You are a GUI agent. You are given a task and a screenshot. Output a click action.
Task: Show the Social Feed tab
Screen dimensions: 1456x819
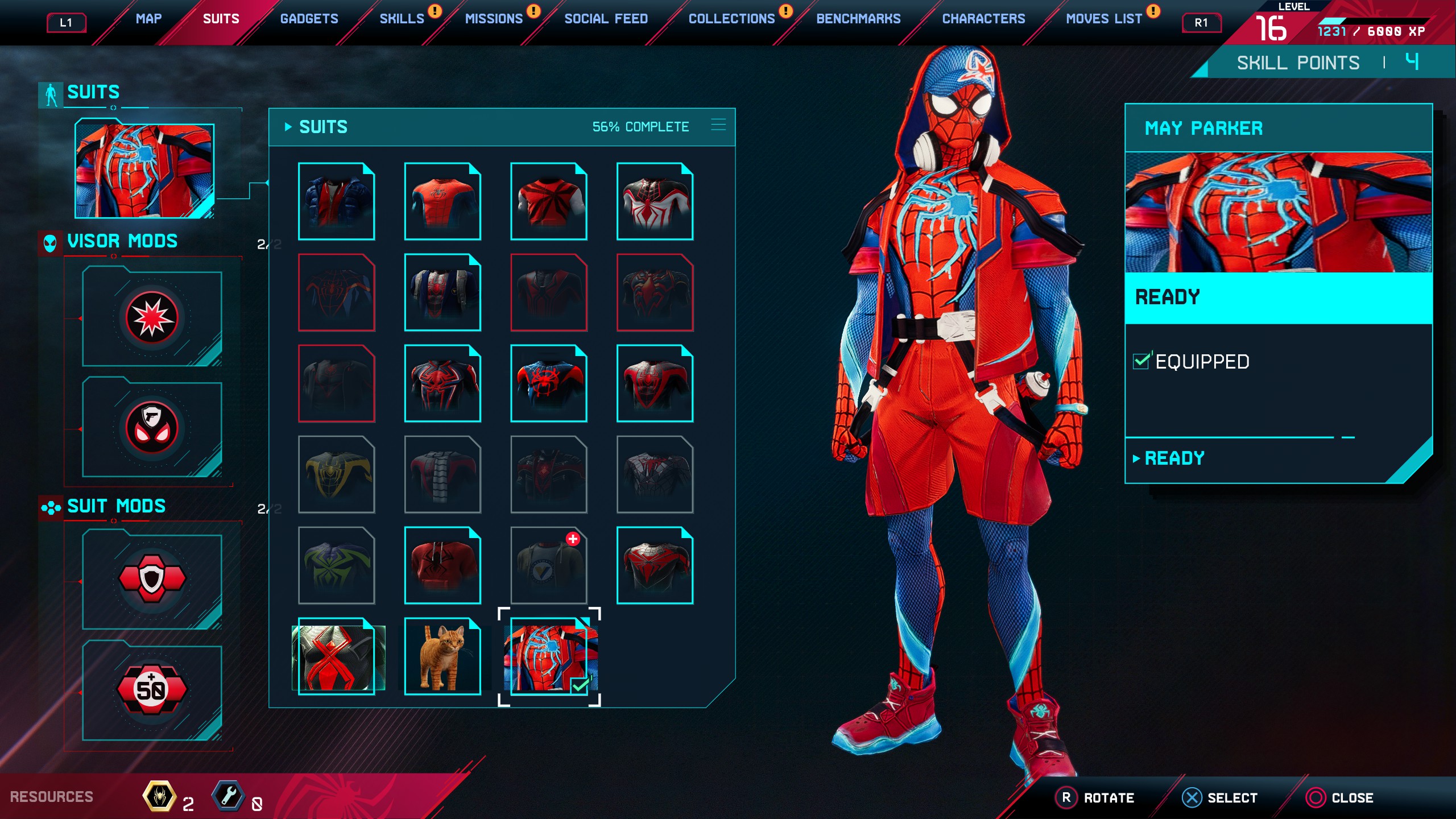click(x=606, y=19)
